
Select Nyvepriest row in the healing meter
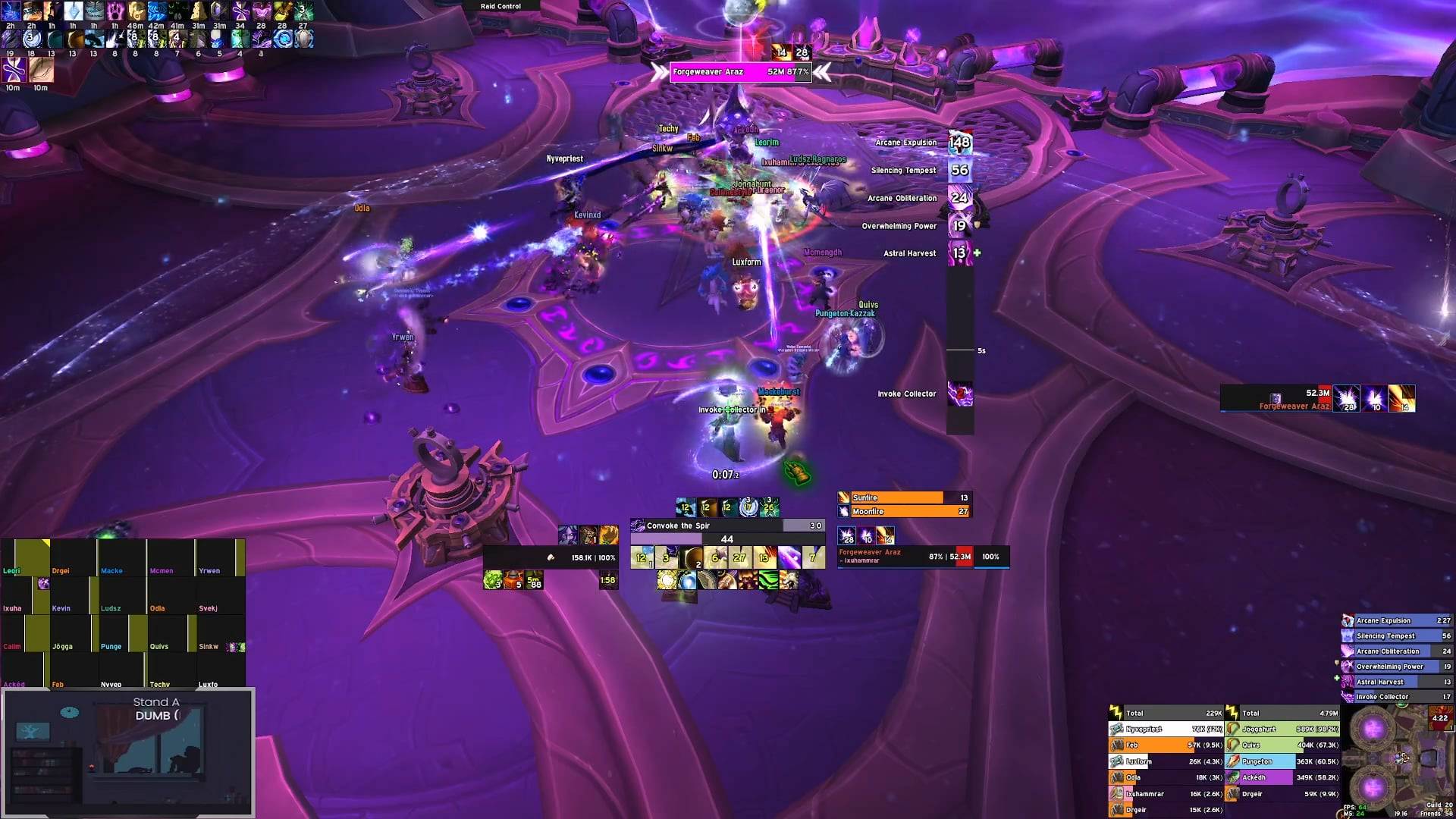[x=1166, y=730]
